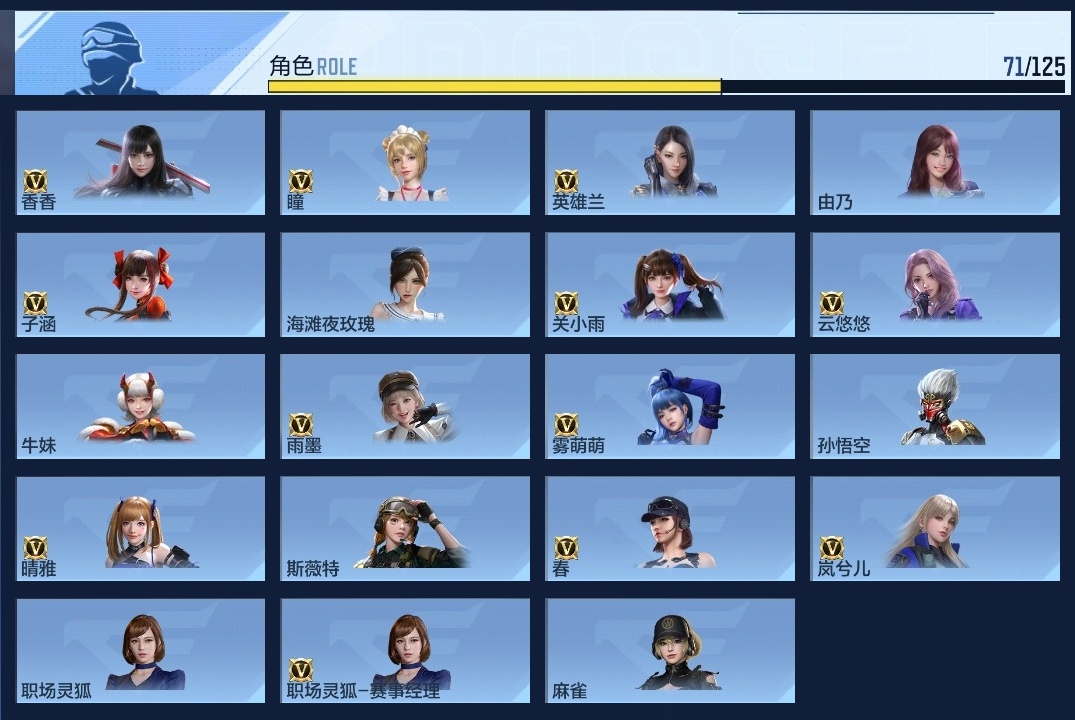1075x720 pixels.
Task: Select the 海滩夜玫瑰 character tile
Action: [405, 285]
